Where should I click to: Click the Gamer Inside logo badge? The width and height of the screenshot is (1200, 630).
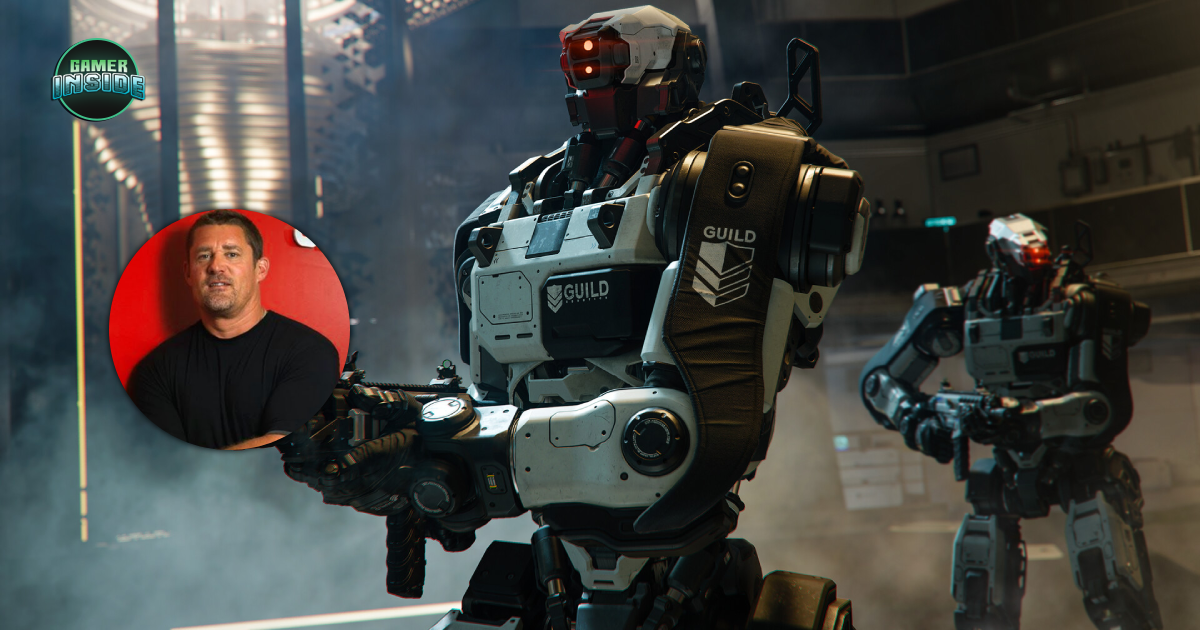tap(98, 80)
